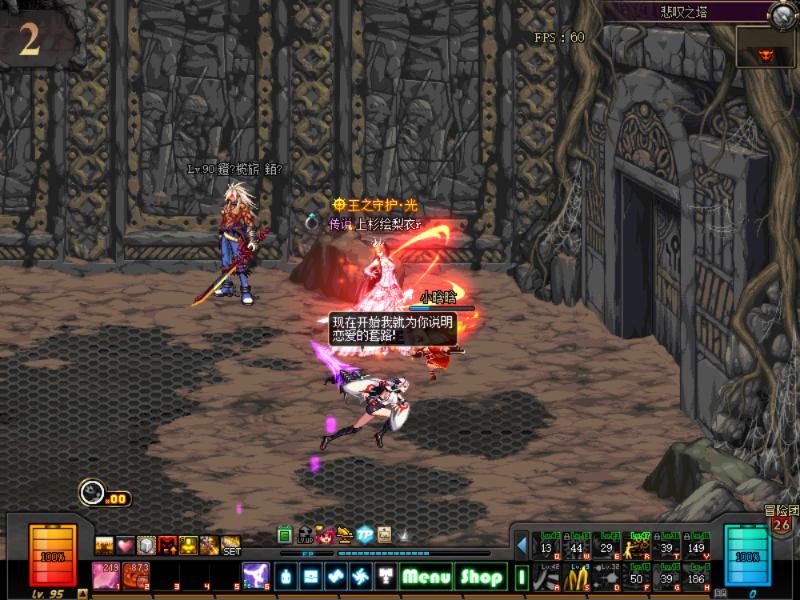Click the green document icon above hotbar
The width and height of the screenshot is (800, 600).
pos(285,534)
